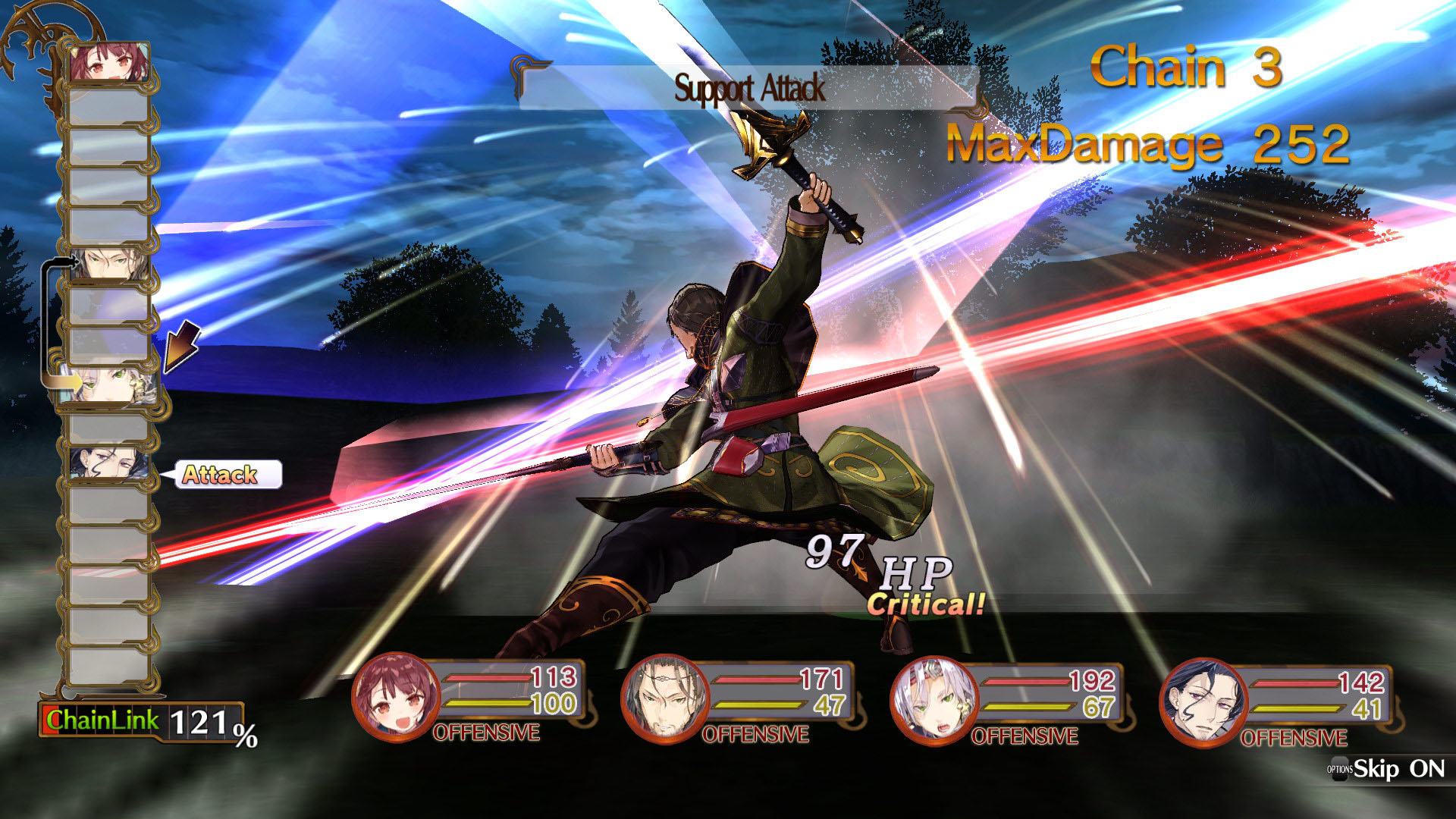Select the dark-haired man's party portrait

click(x=1203, y=703)
